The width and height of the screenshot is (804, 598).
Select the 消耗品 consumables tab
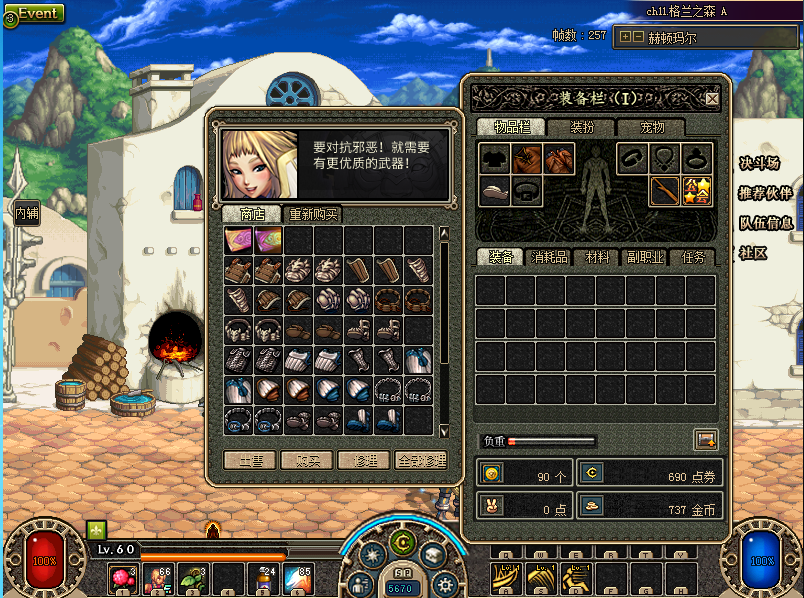point(550,257)
